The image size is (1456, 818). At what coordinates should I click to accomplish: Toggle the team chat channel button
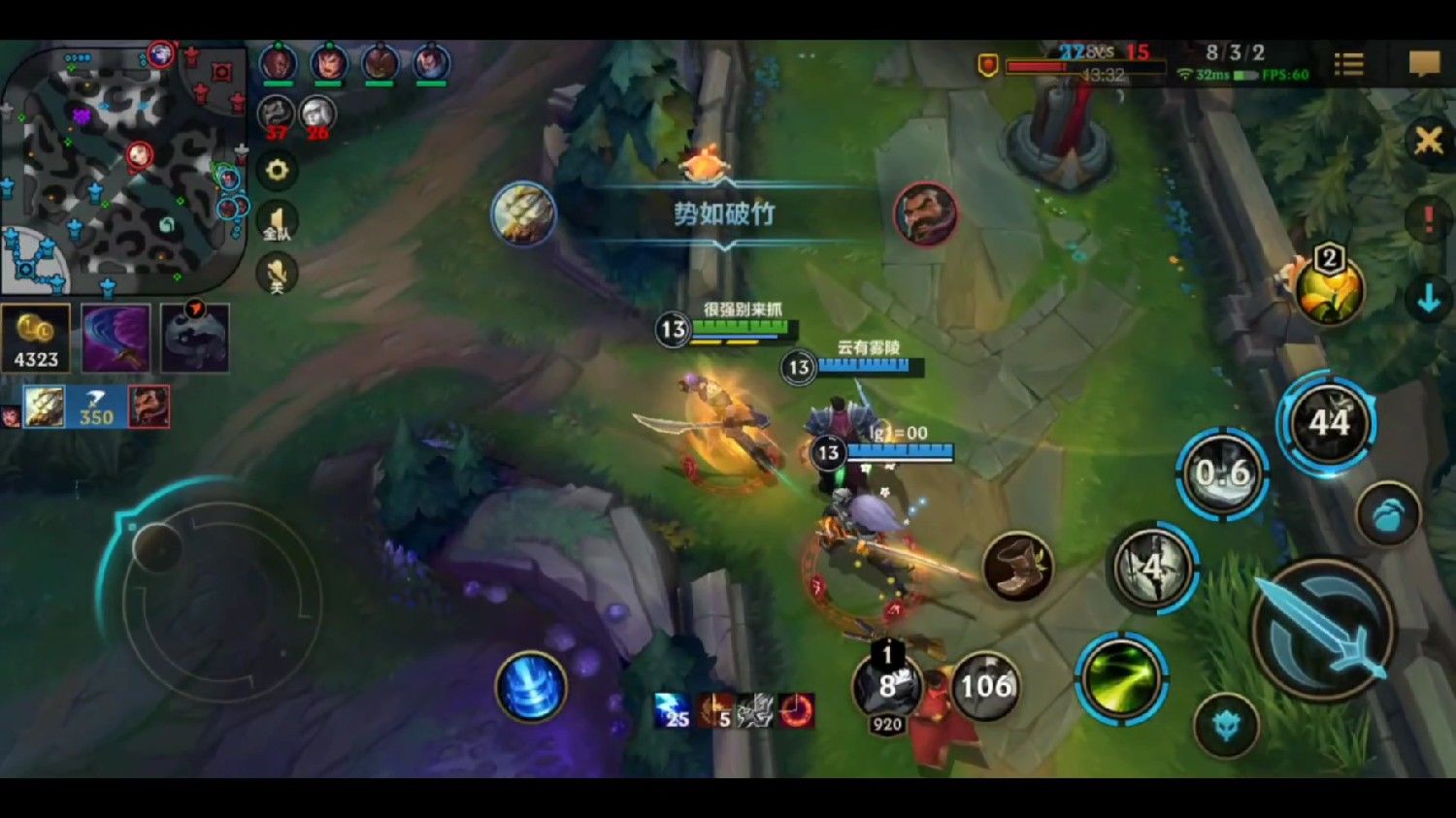click(x=277, y=222)
